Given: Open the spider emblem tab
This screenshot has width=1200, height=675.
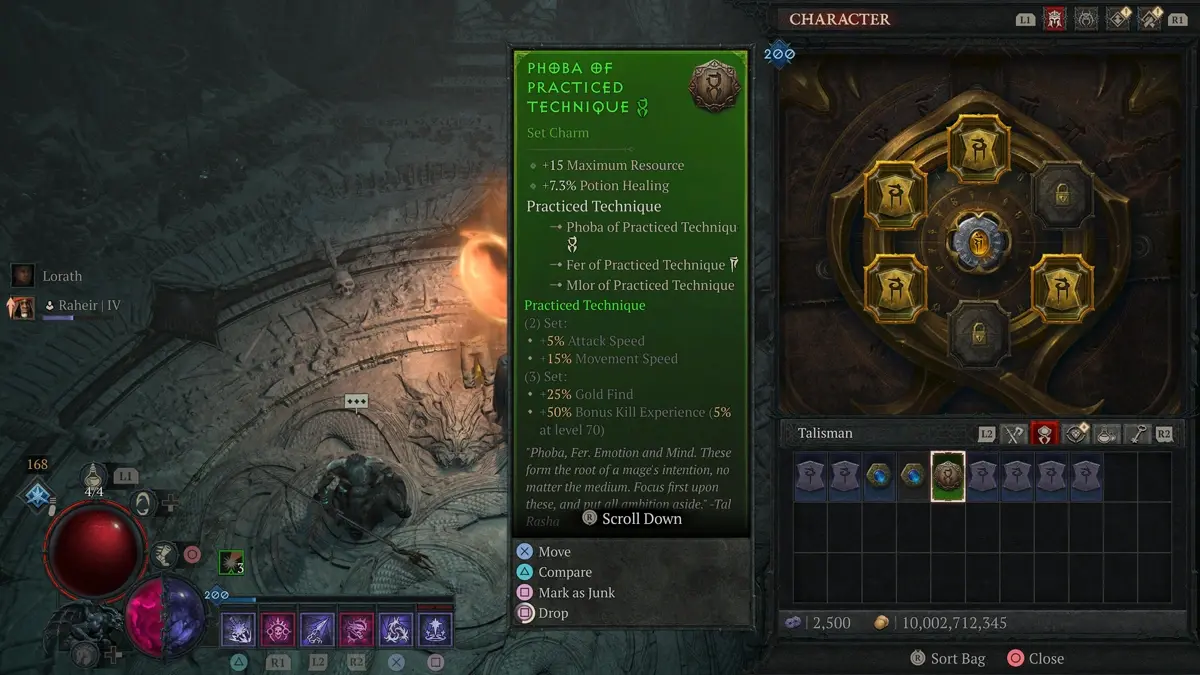Looking at the screenshot, I should (x=1086, y=18).
